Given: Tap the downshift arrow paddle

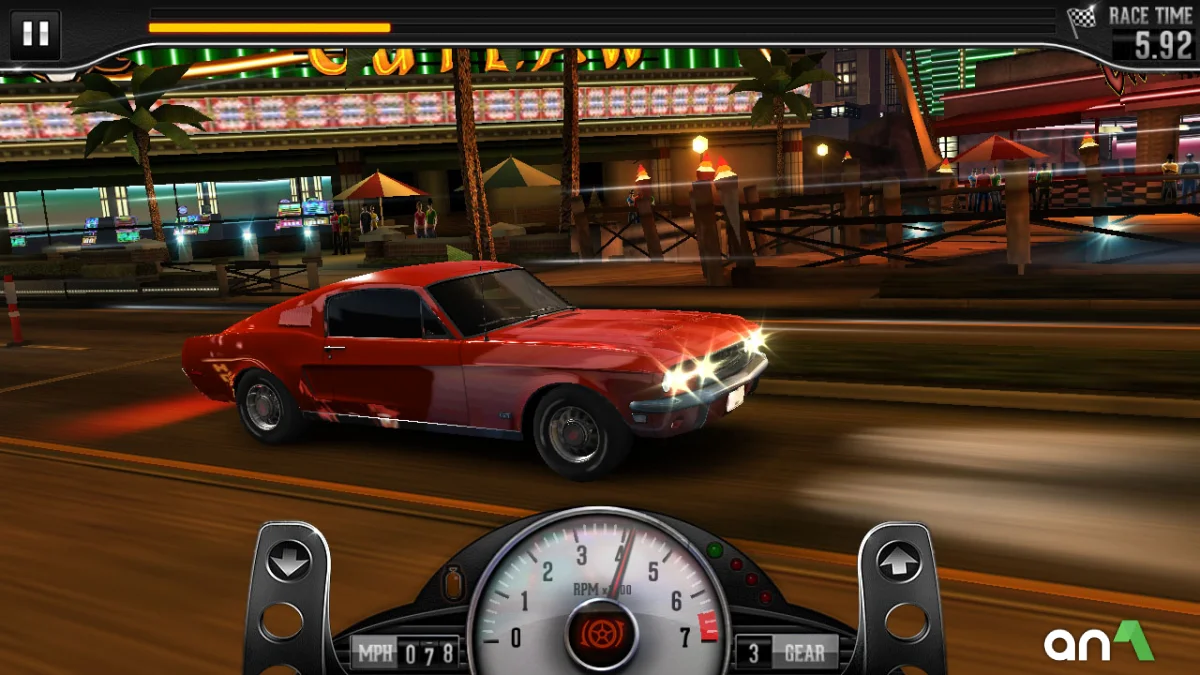Looking at the screenshot, I should point(289,561).
